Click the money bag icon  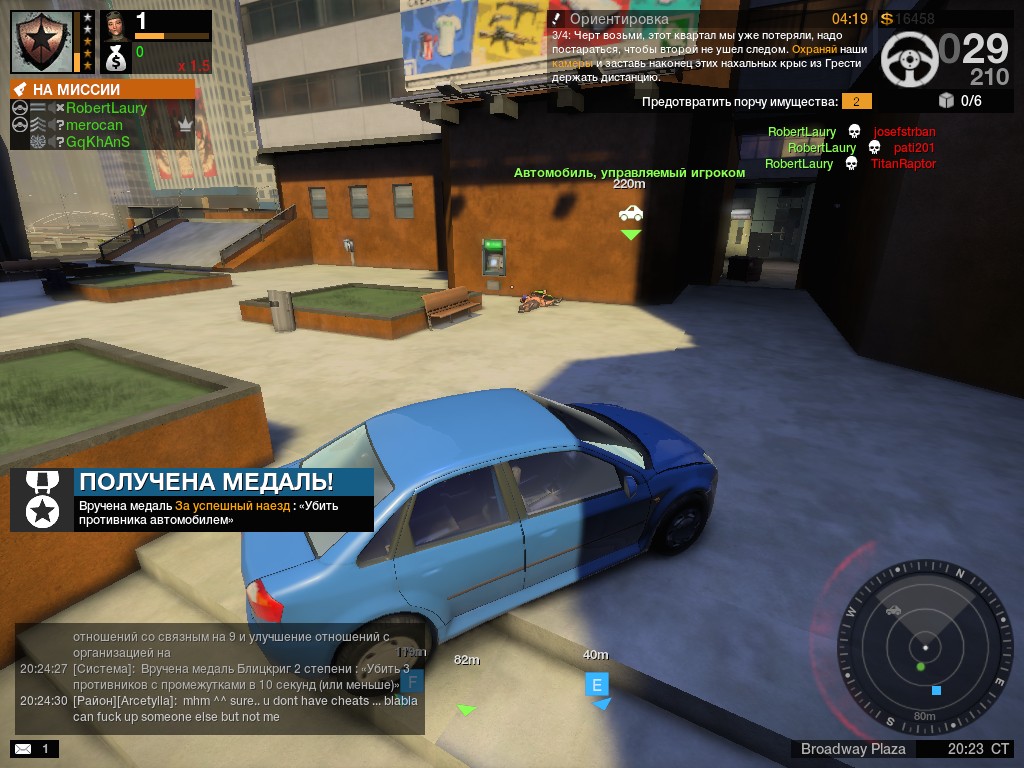click(116, 57)
